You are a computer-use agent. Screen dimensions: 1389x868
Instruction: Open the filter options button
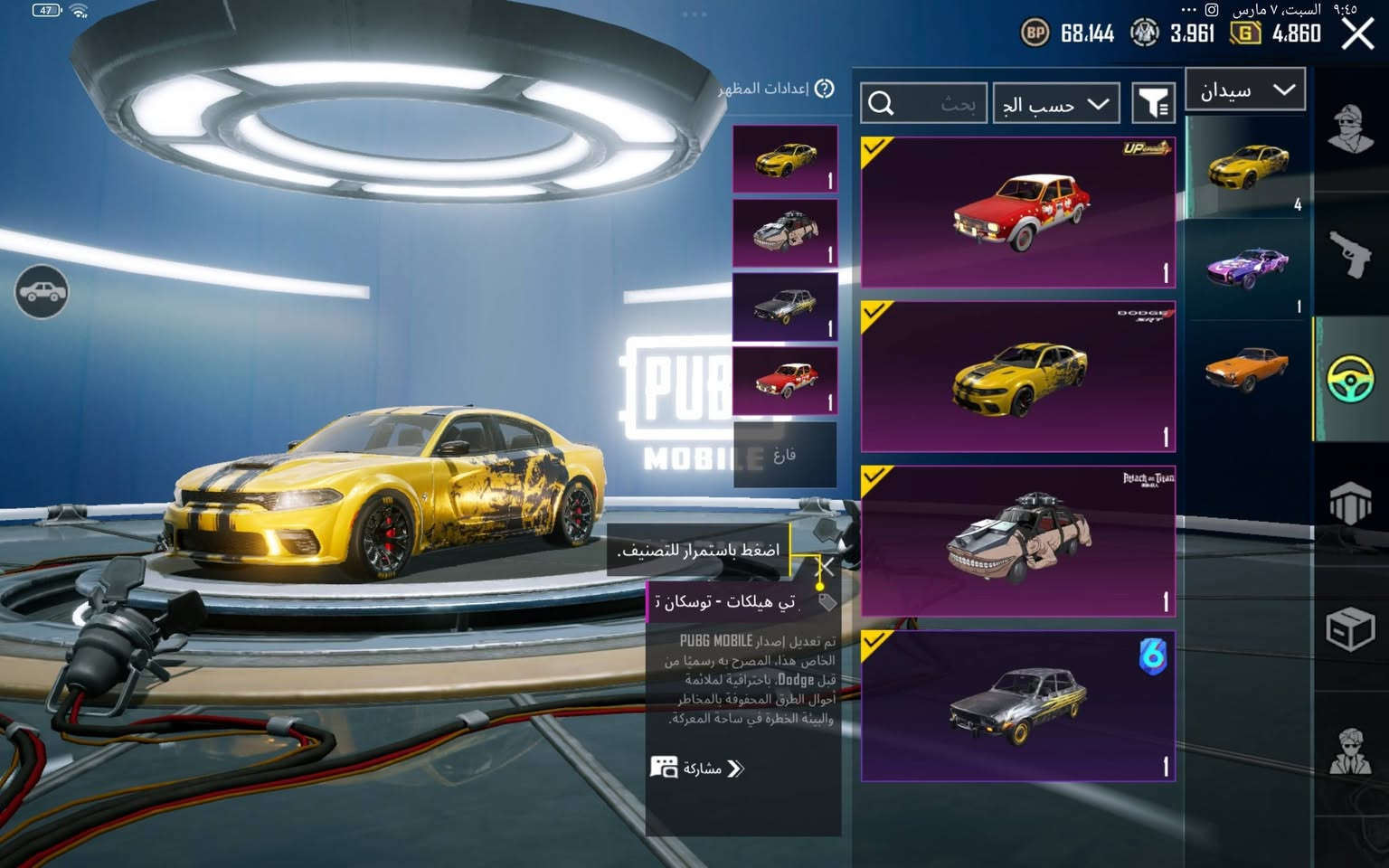(x=1153, y=104)
